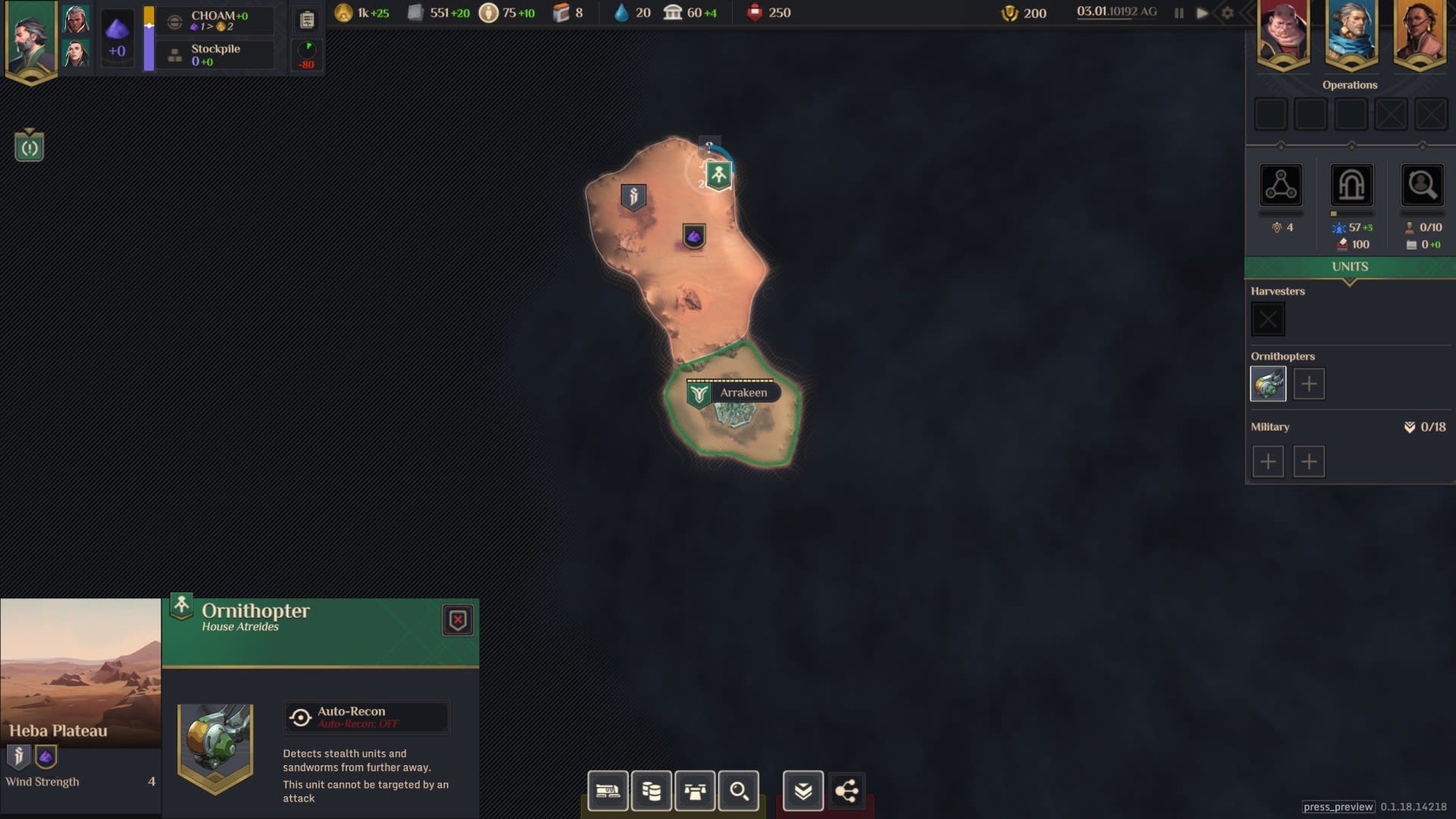The image size is (1456, 819).
Task: Open the stacked coins economy button
Action: pos(651,791)
